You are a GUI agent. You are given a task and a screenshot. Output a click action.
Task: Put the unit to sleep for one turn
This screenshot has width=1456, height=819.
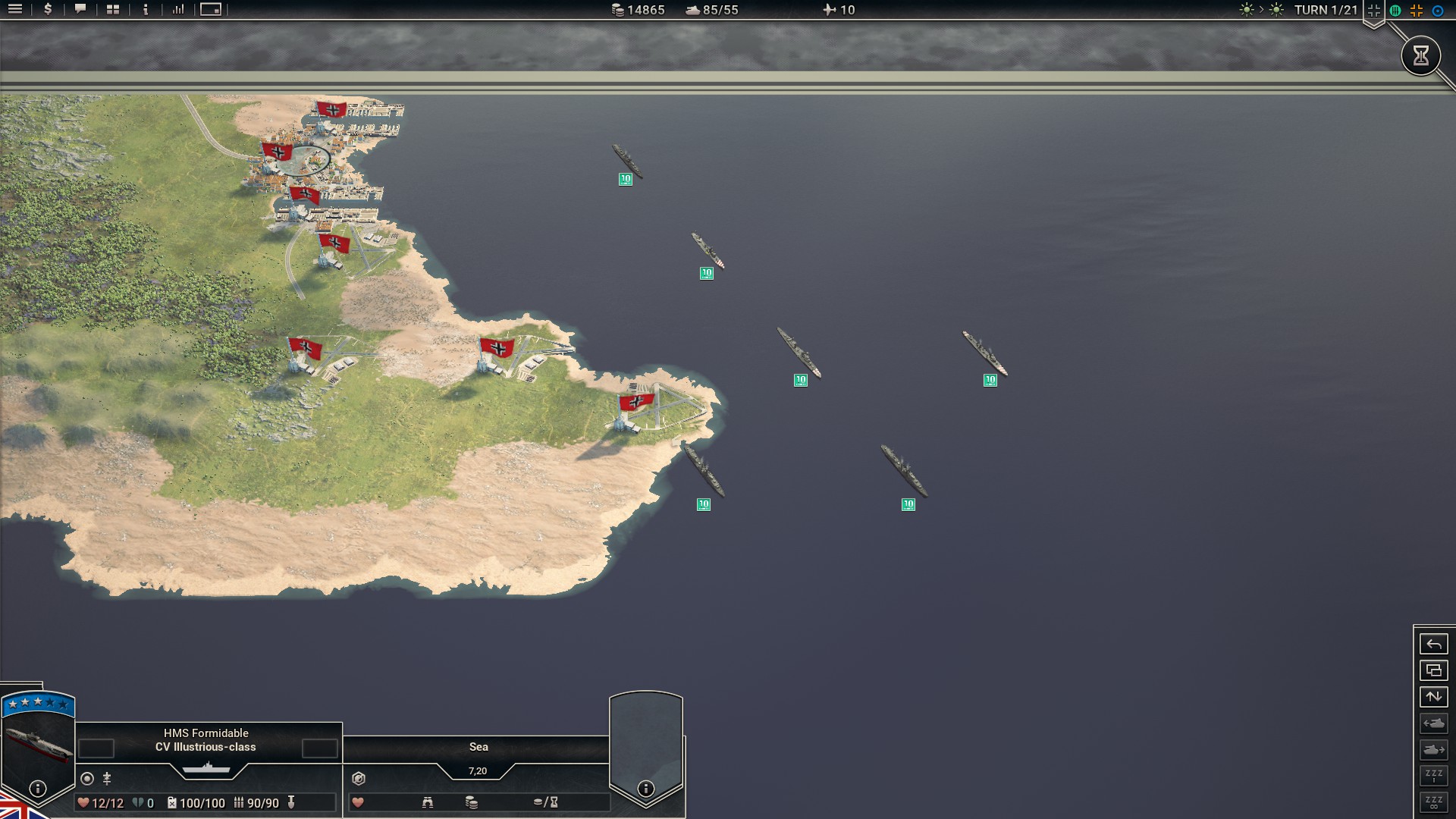(x=1433, y=776)
